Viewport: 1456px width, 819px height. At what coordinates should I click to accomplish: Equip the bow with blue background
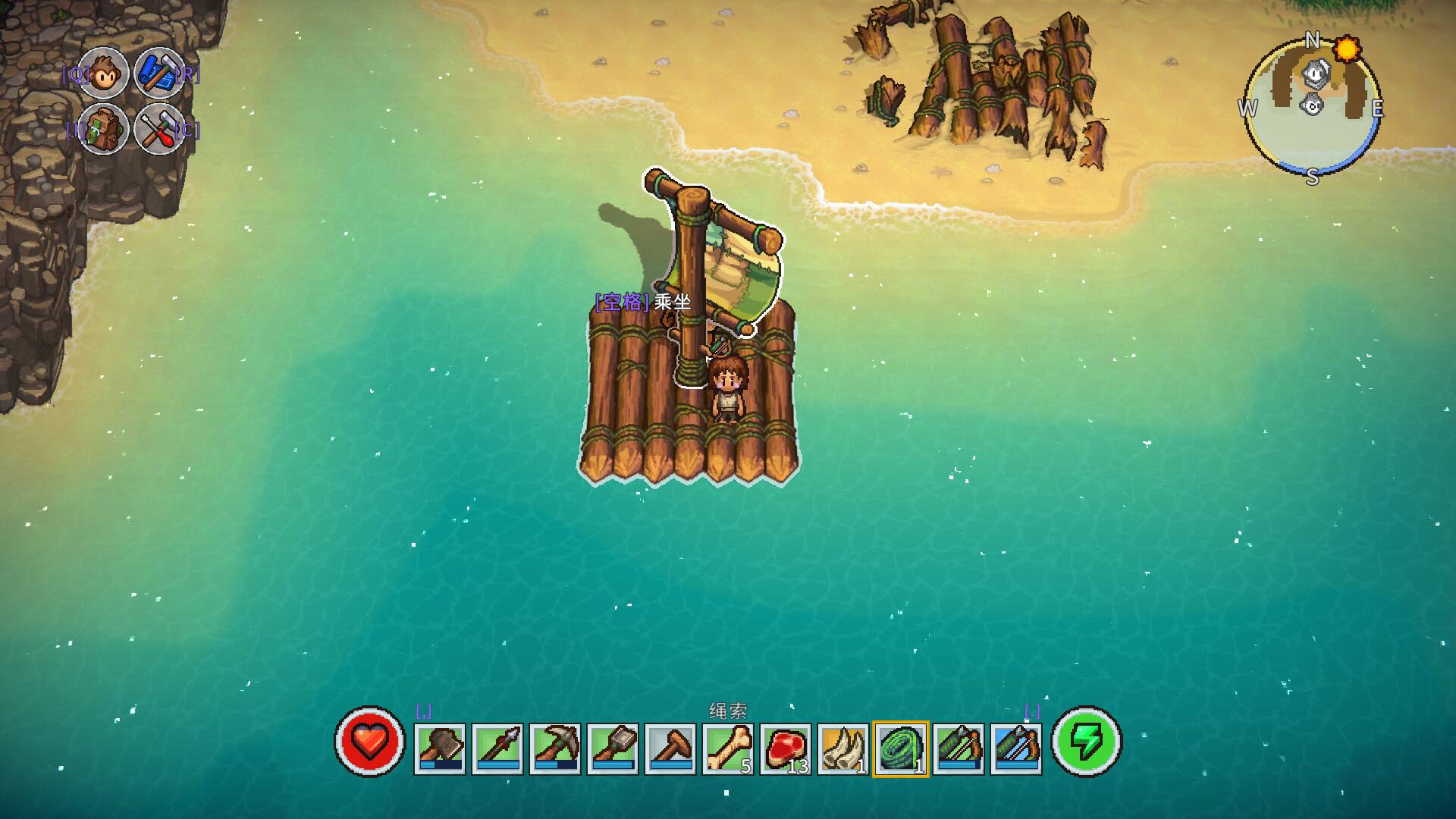1016,748
